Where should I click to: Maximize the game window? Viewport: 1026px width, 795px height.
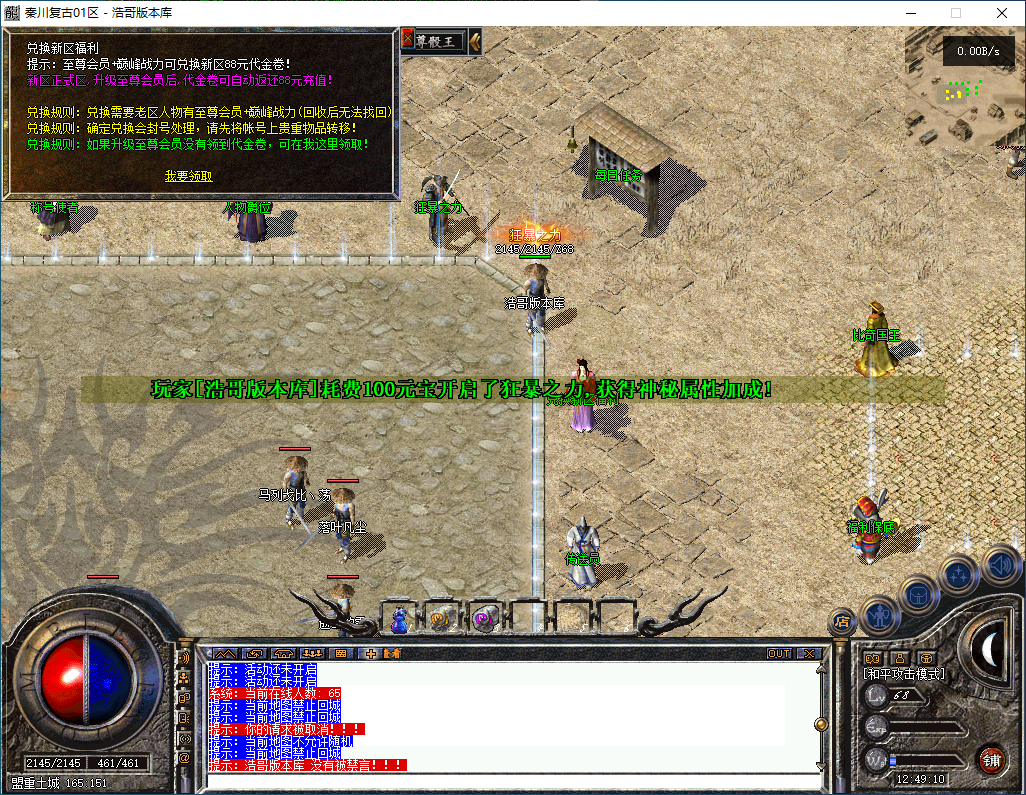pos(955,13)
